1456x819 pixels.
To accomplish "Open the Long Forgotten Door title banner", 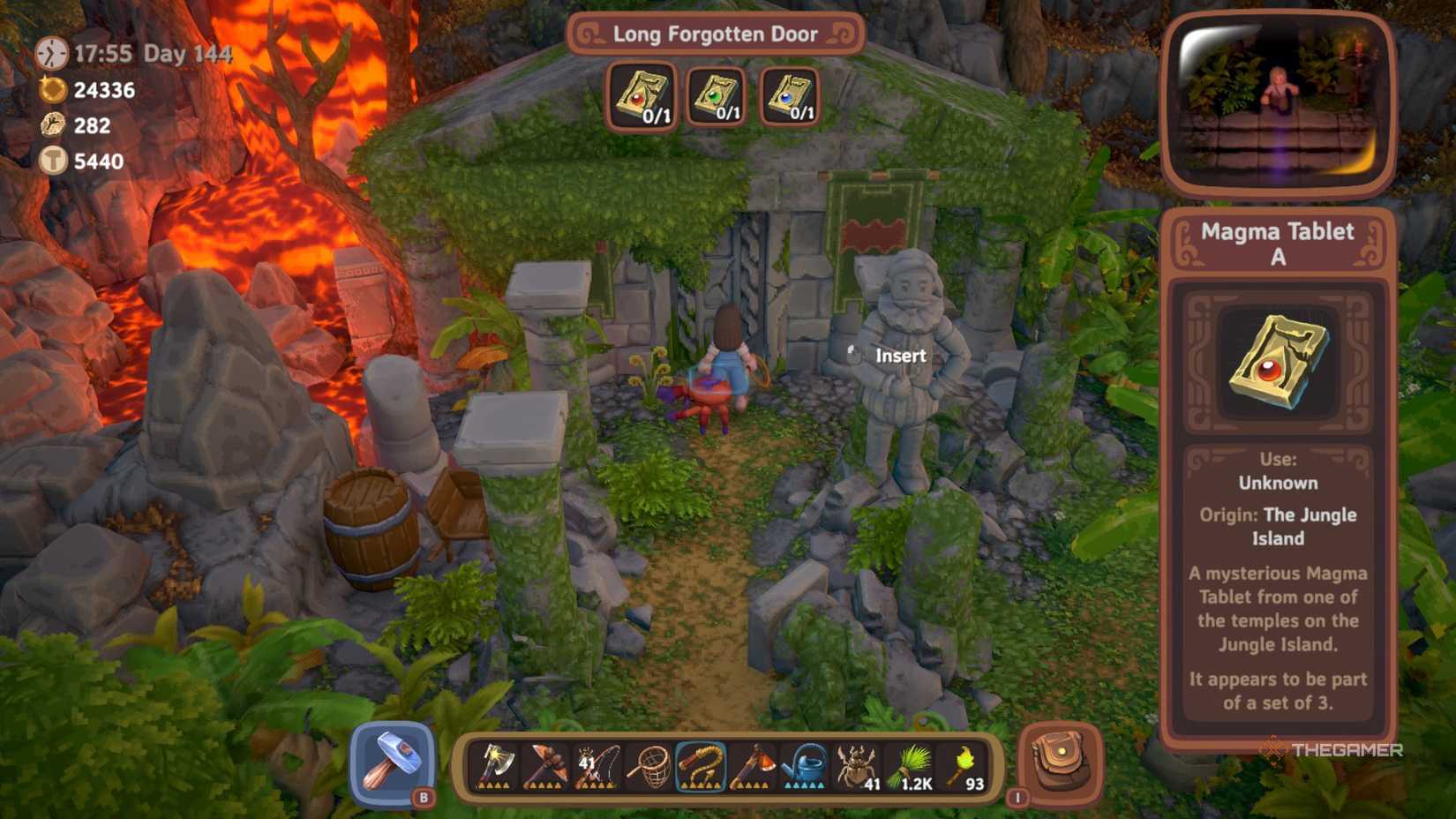I will click(717, 34).
